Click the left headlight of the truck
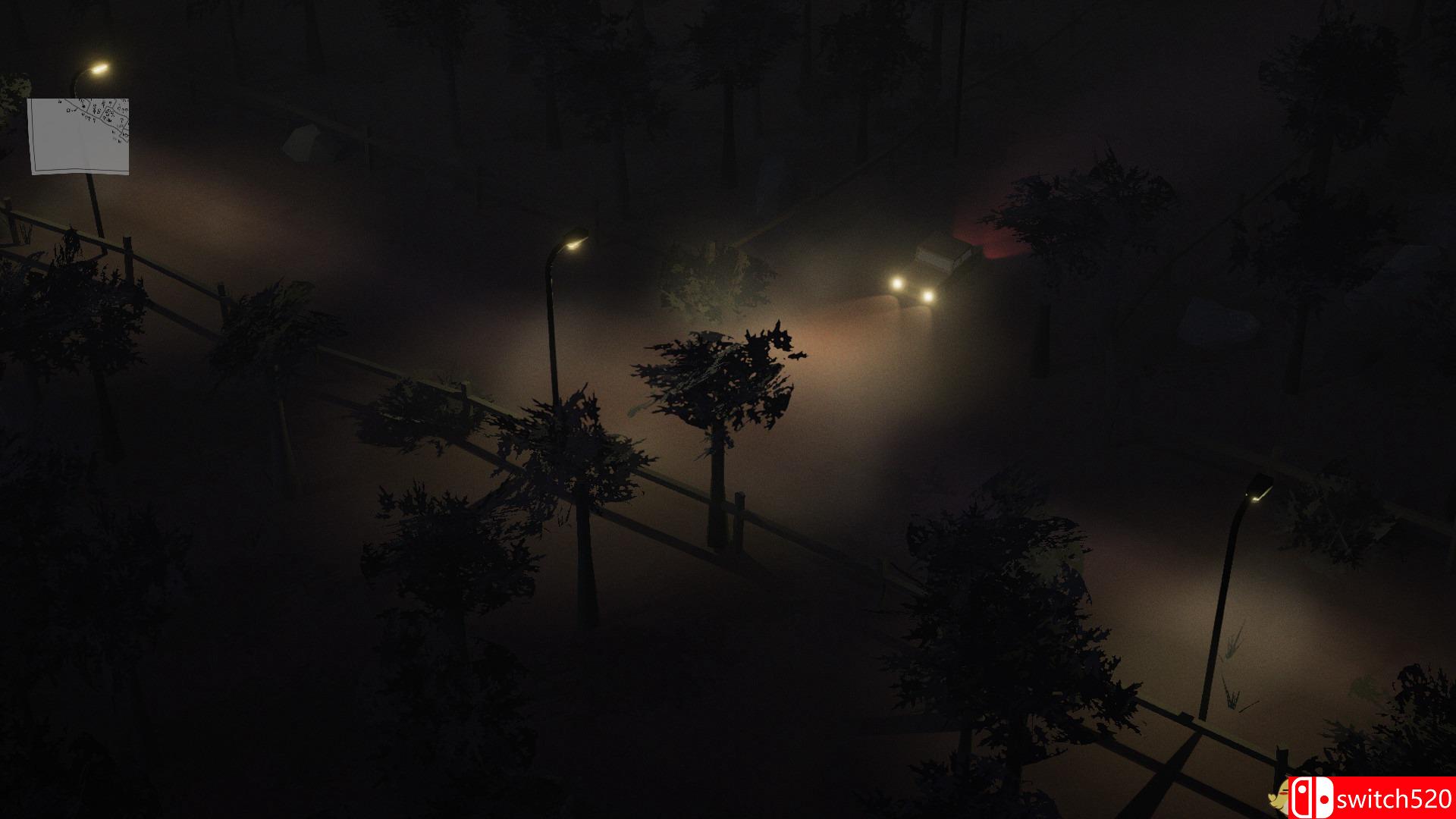Image resolution: width=1456 pixels, height=819 pixels. 897,282
